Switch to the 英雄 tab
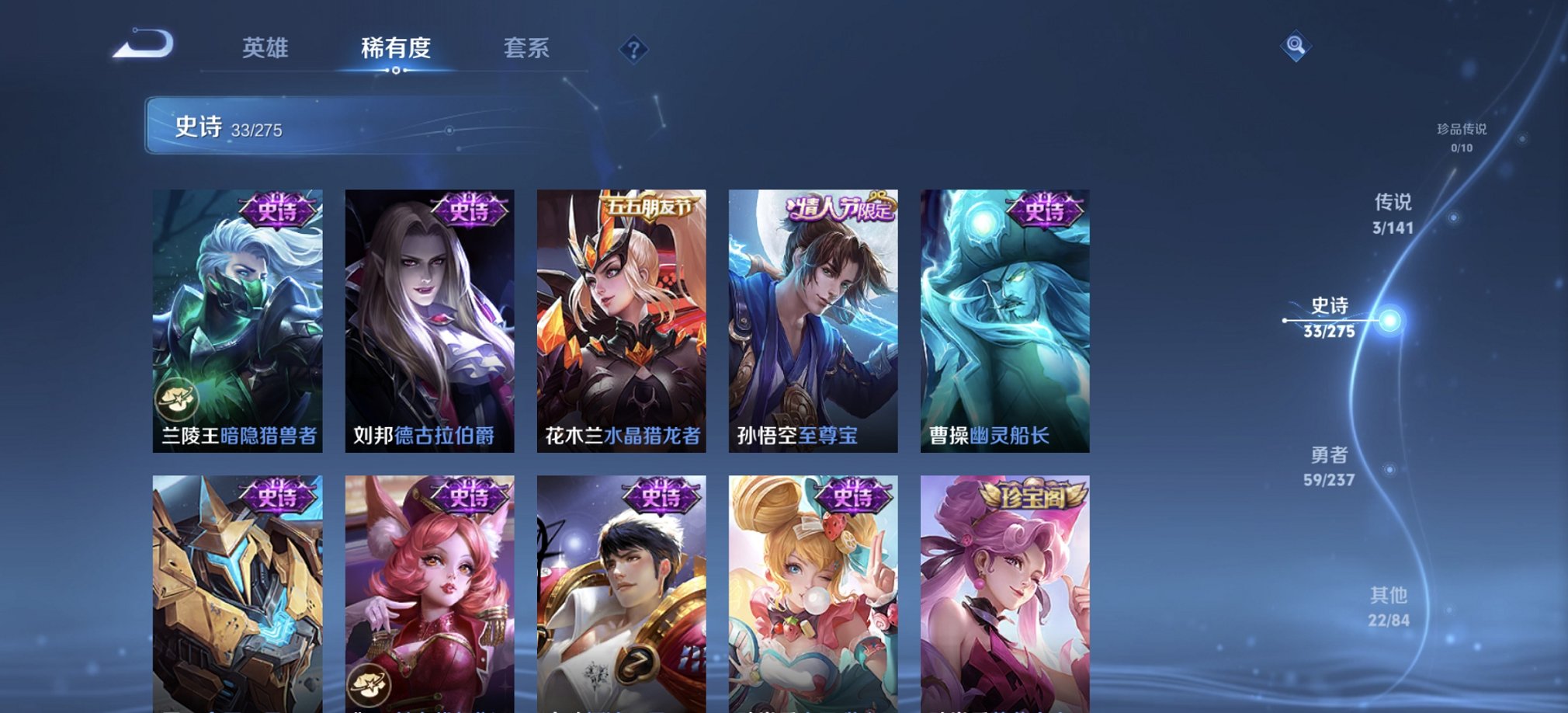The height and width of the screenshot is (713, 1568). click(x=265, y=48)
